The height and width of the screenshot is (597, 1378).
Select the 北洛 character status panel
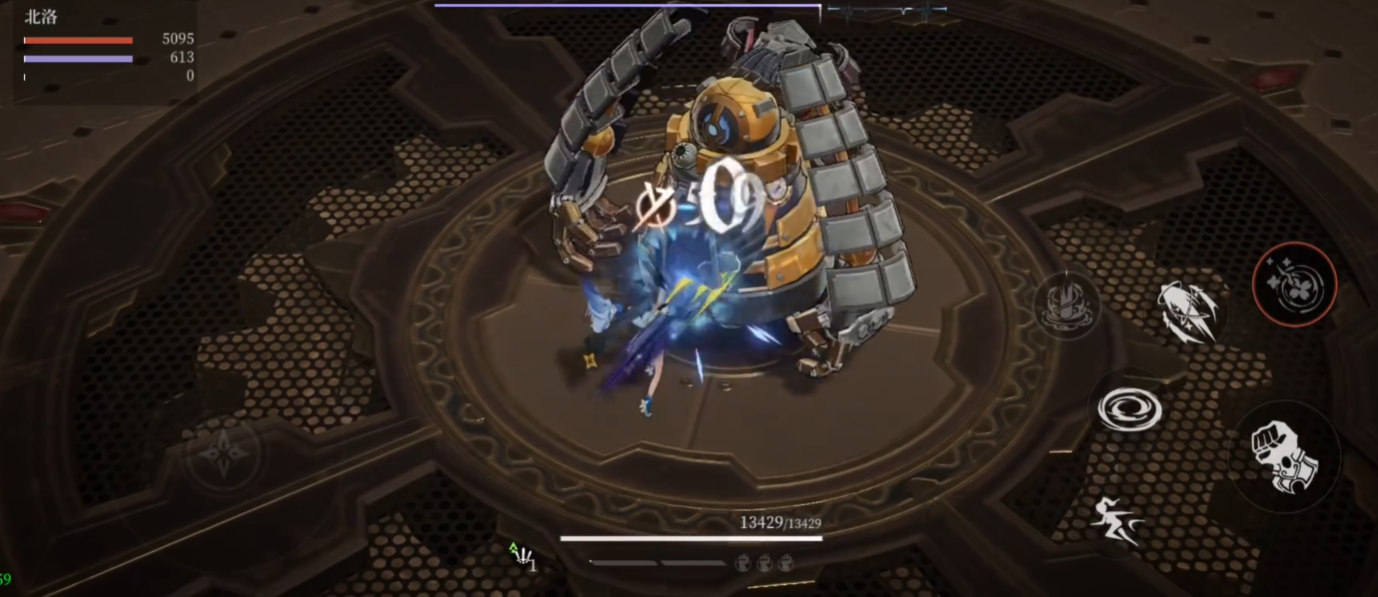[105, 50]
